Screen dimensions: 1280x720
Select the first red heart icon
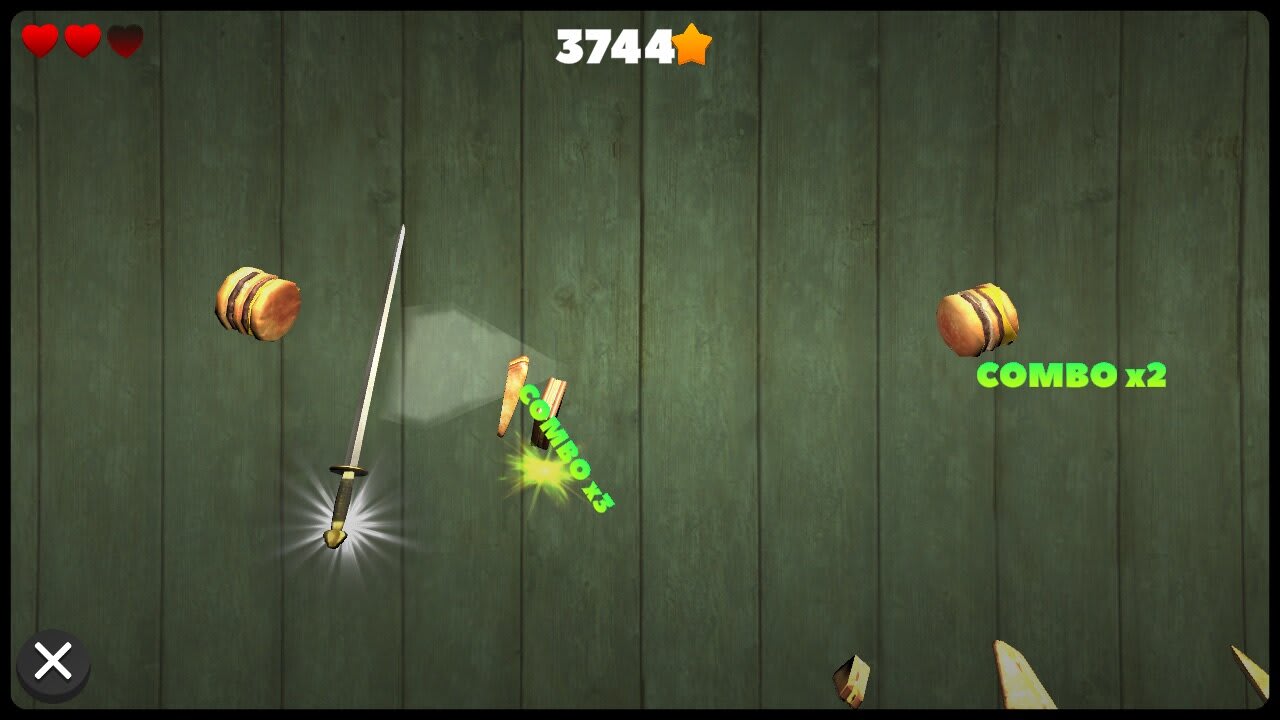click(x=37, y=41)
